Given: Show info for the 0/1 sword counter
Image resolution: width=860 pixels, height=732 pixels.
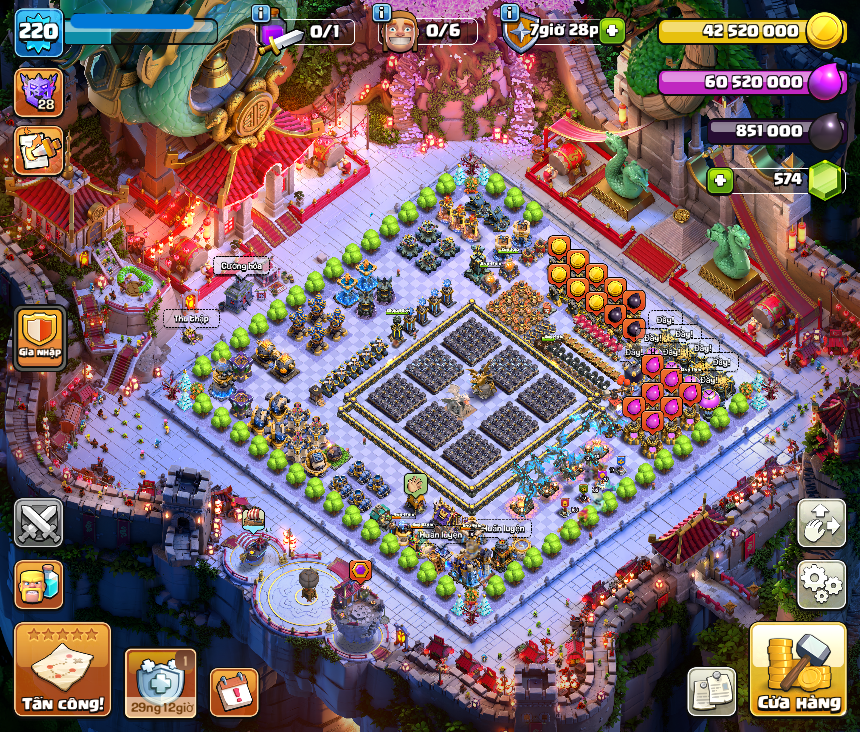Looking at the screenshot, I should point(262,13).
